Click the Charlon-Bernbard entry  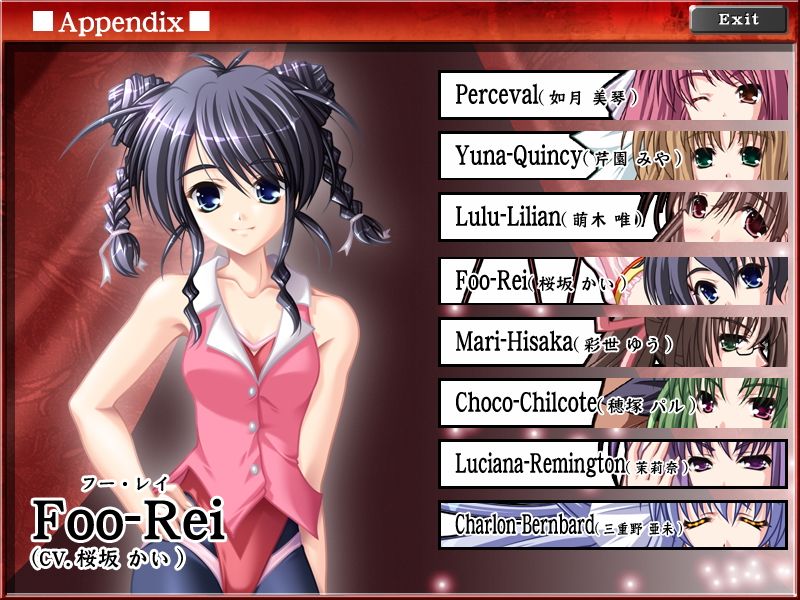pyautogui.click(x=612, y=526)
